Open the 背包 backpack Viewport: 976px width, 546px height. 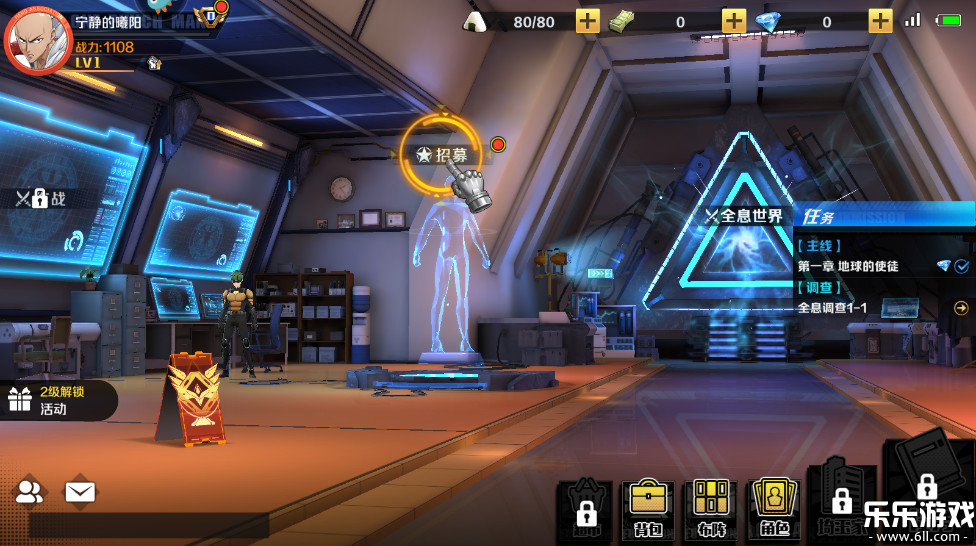[x=647, y=508]
